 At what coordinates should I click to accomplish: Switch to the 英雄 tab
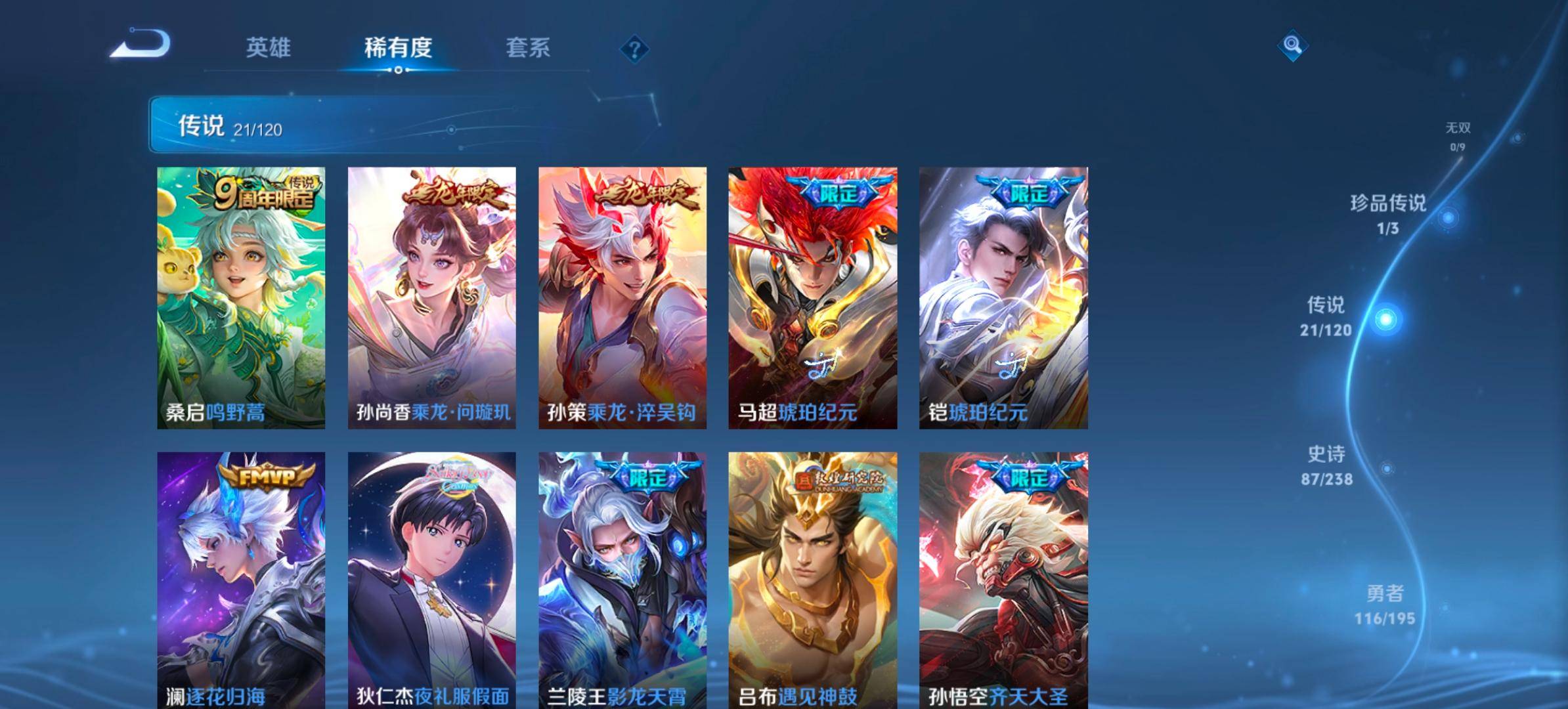tap(268, 48)
